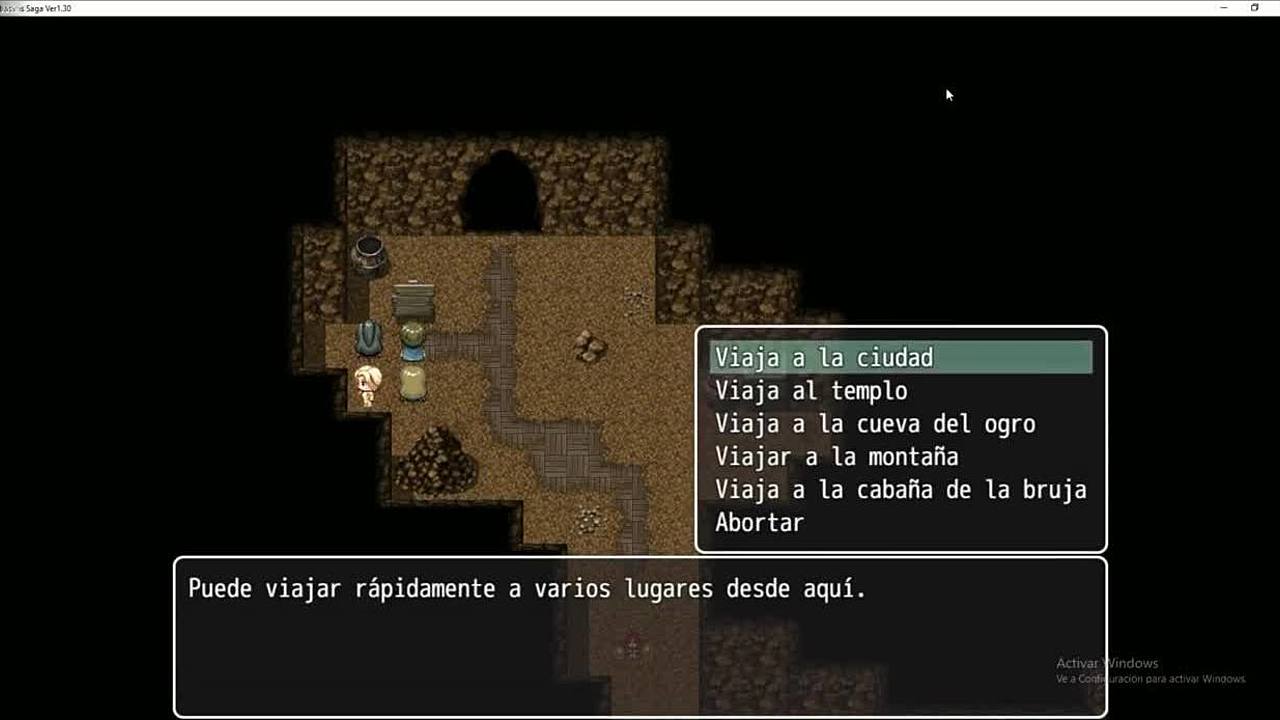The image size is (1280, 720).
Task: Minimize the game window
Action: click(x=1224, y=8)
